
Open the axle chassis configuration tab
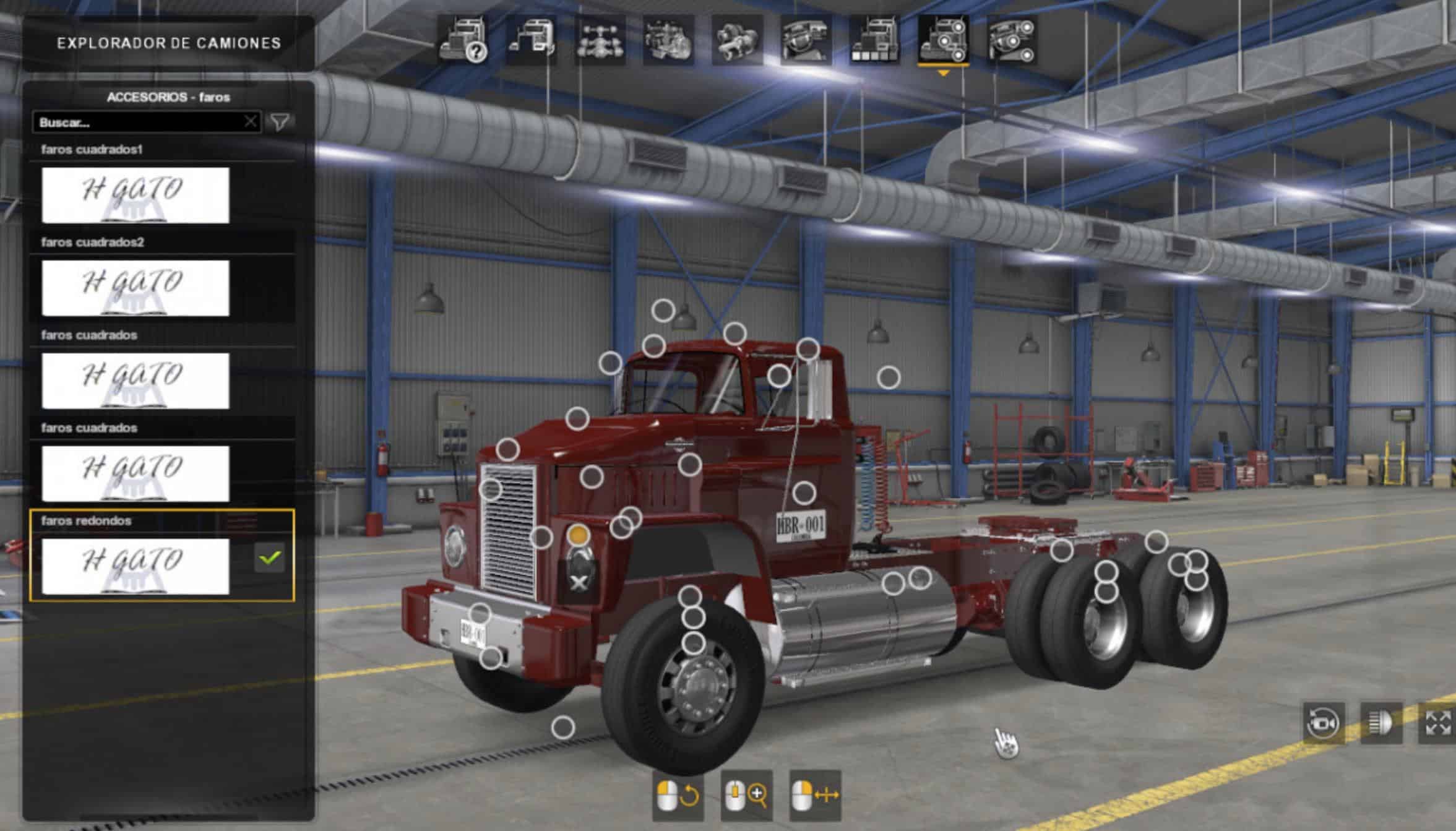(x=600, y=41)
